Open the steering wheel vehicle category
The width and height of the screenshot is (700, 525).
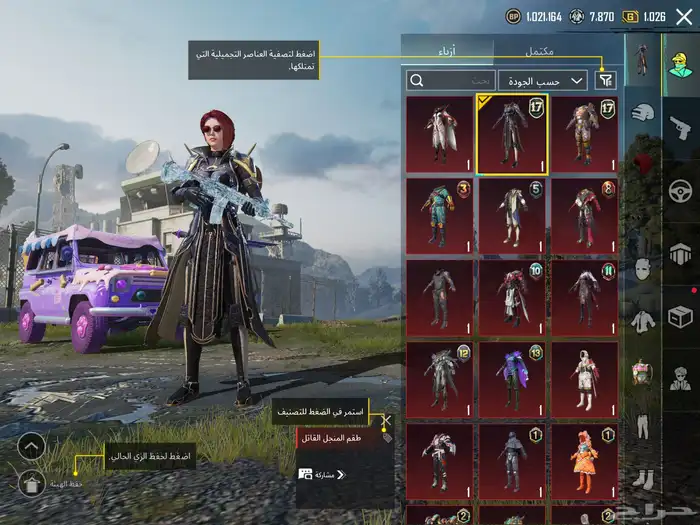click(682, 190)
